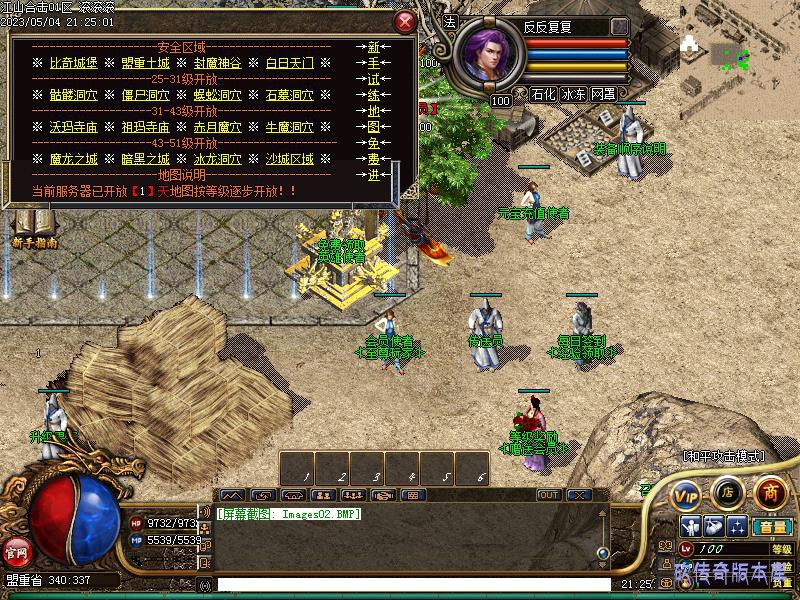
Task: Open the 新手指南 beginner guide book
Action: [34, 228]
